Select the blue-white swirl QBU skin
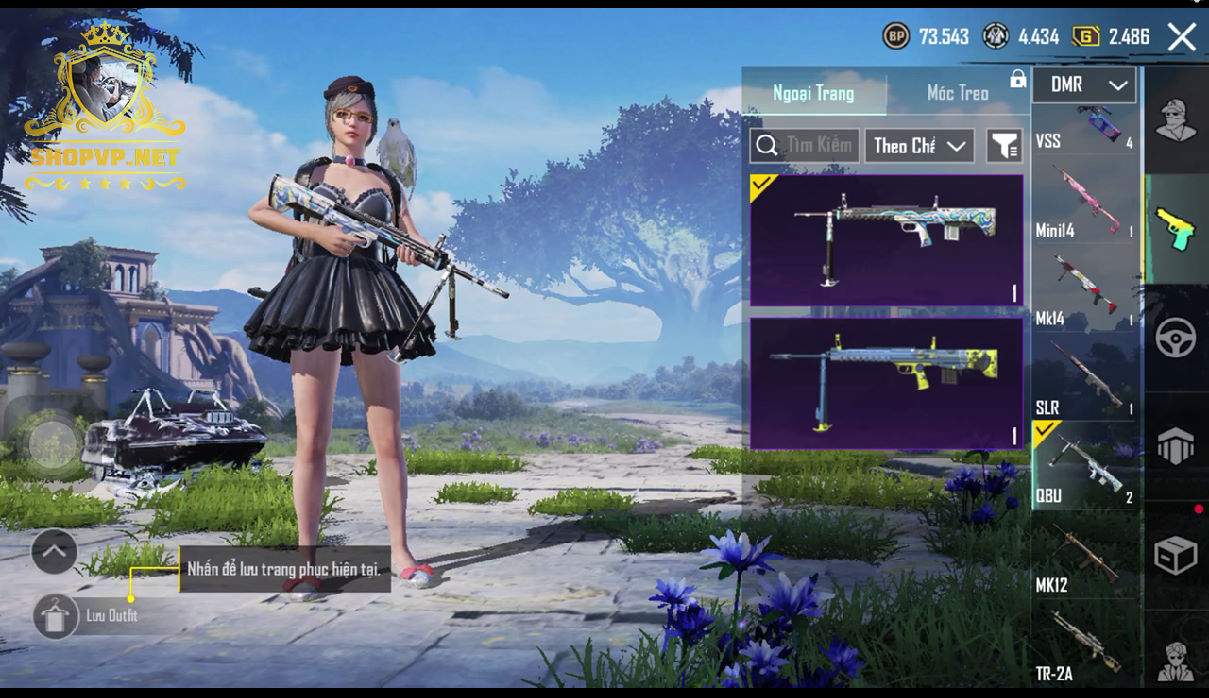The width and height of the screenshot is (1209, 698). (x=886, y=239)
